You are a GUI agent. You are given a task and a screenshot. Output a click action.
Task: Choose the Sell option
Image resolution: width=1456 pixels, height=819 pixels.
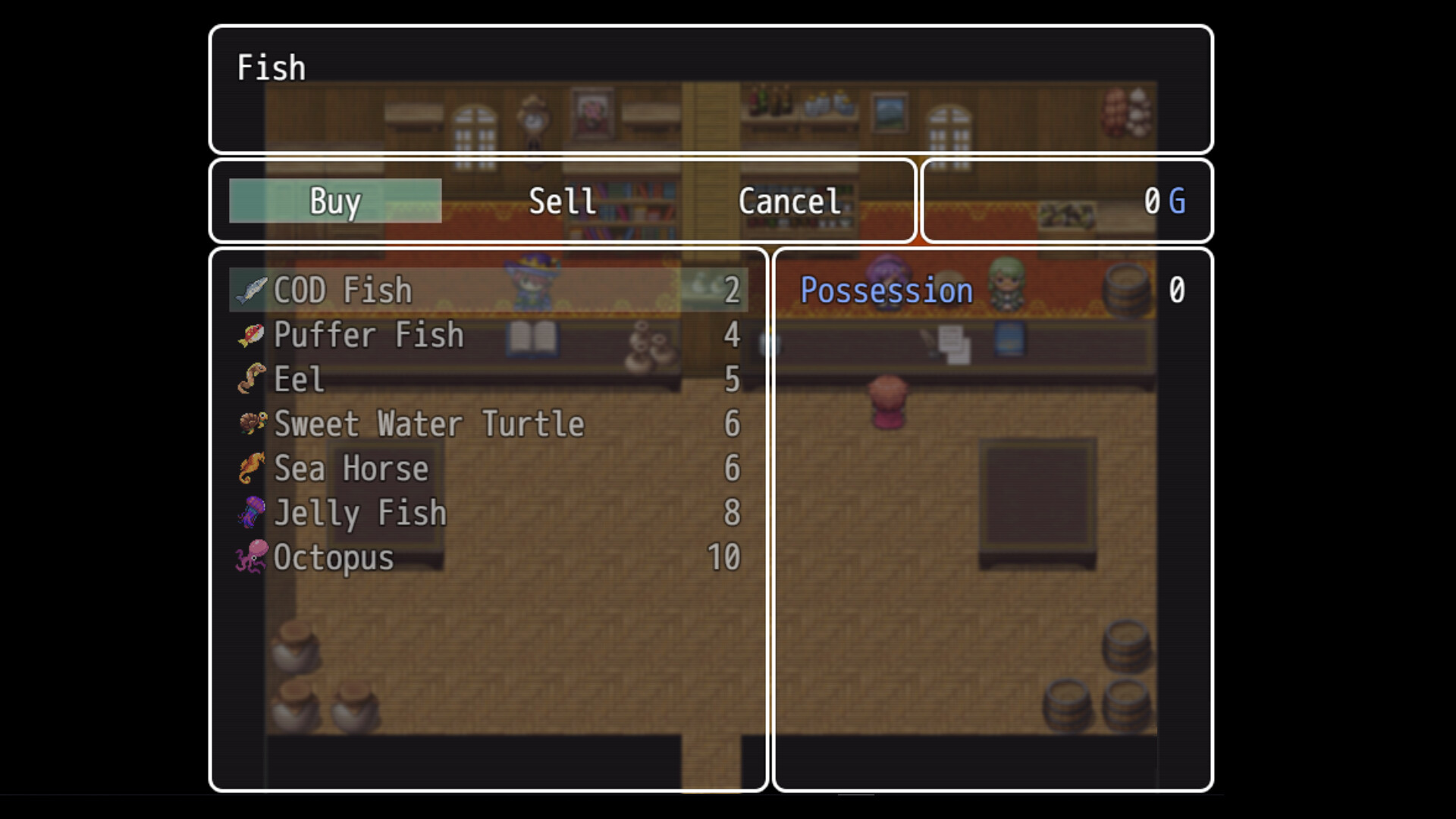coord(561,201)
